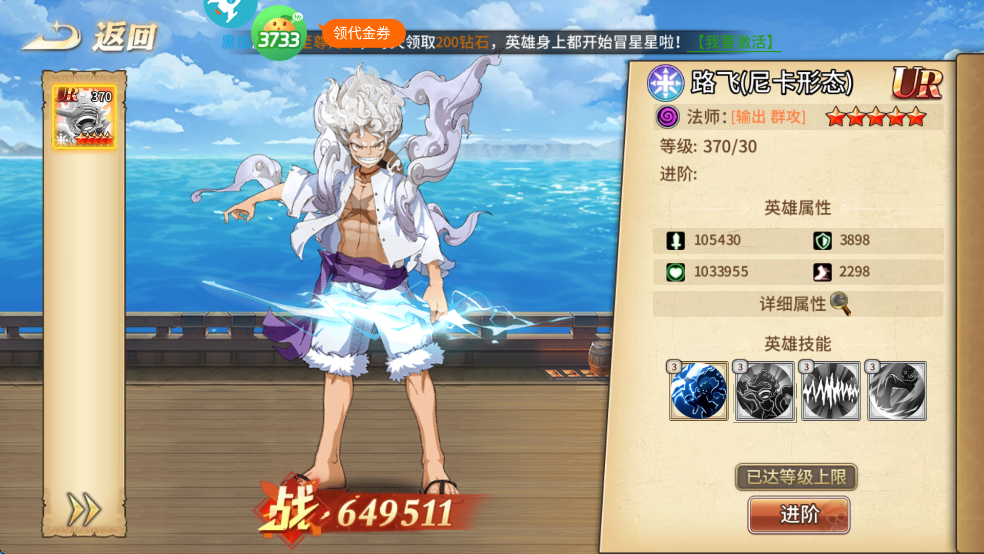Click the purple swirl mage class icon
The image size is (984, 554).
pos(668,117)
